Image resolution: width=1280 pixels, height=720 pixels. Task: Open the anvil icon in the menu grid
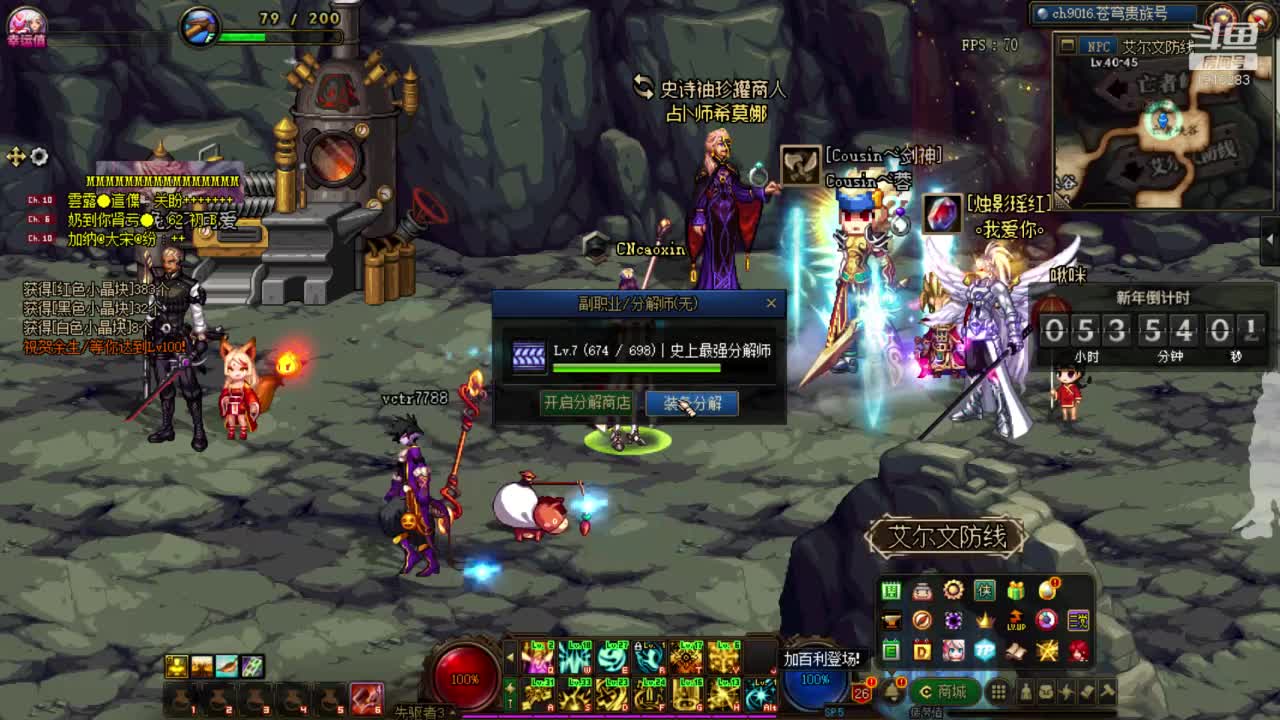coord(891,621)
